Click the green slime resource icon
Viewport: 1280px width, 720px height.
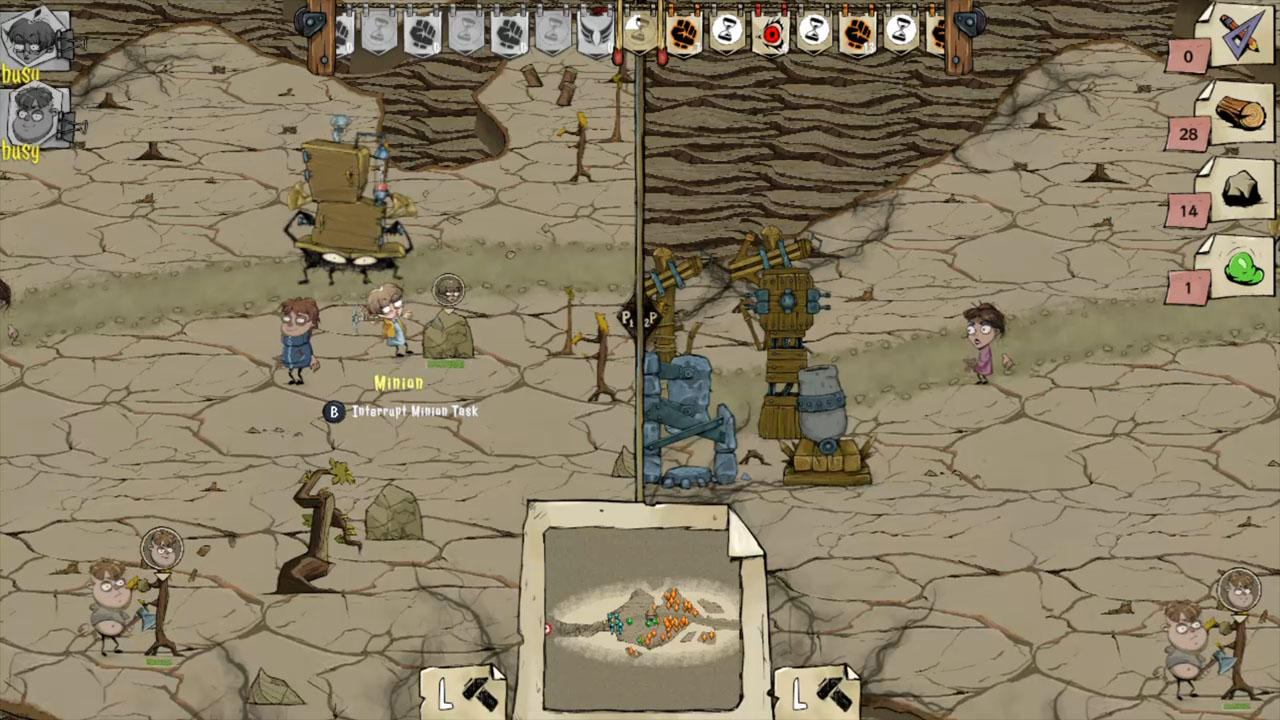click(1243, 265)
